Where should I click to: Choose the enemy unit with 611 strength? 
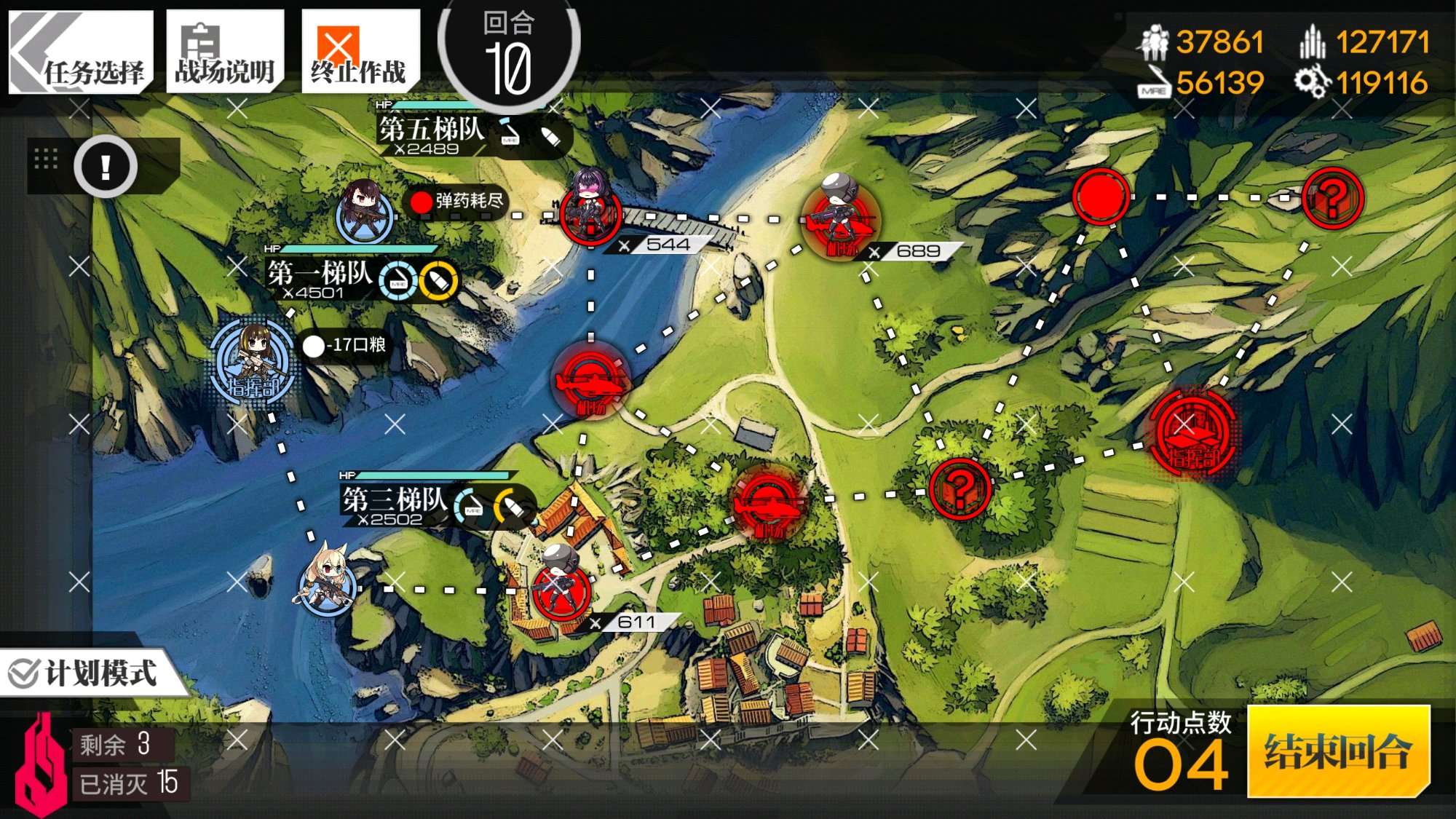(x=561, y=586)
